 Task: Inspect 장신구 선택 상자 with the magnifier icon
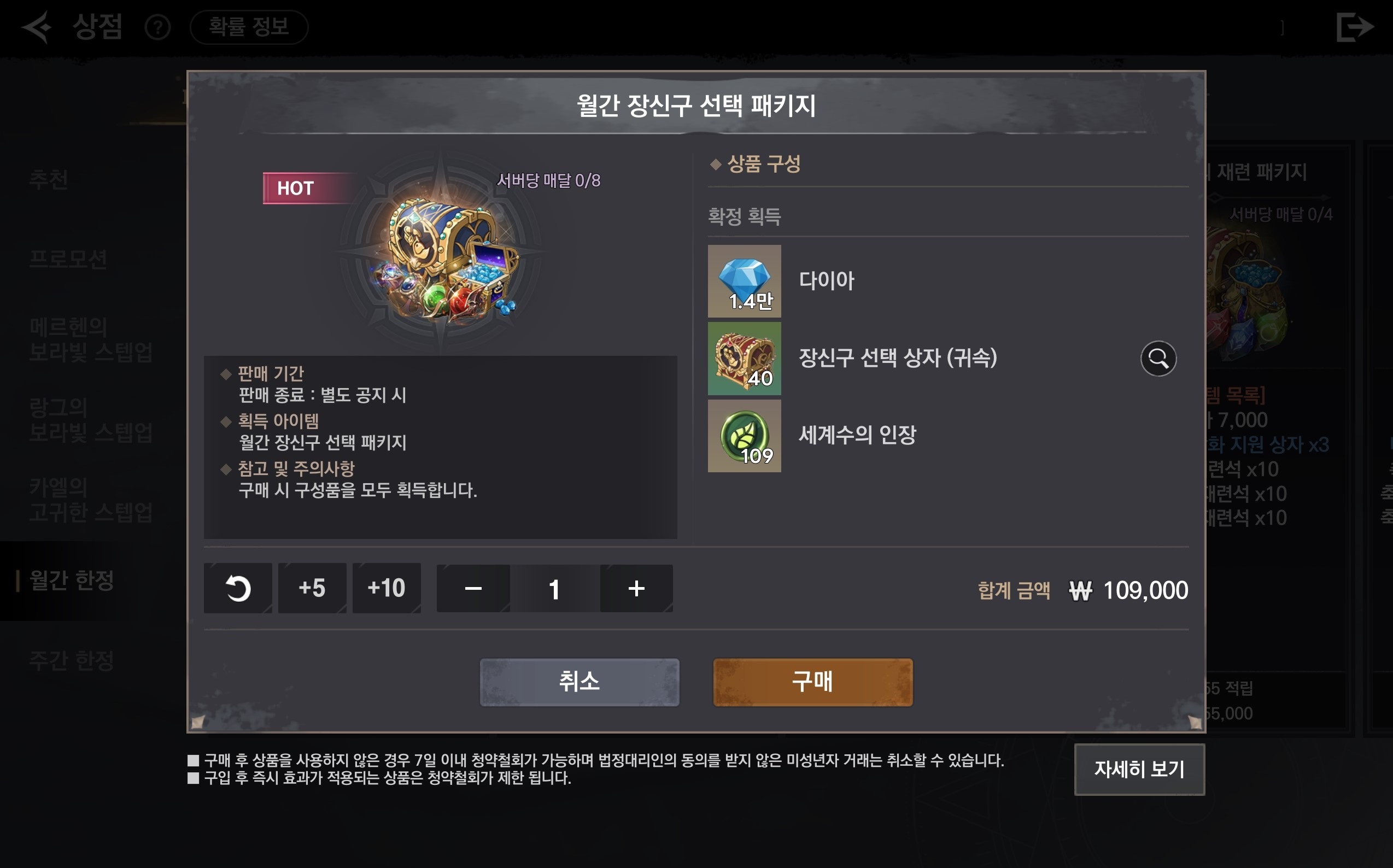click(x=1158, y=358)
